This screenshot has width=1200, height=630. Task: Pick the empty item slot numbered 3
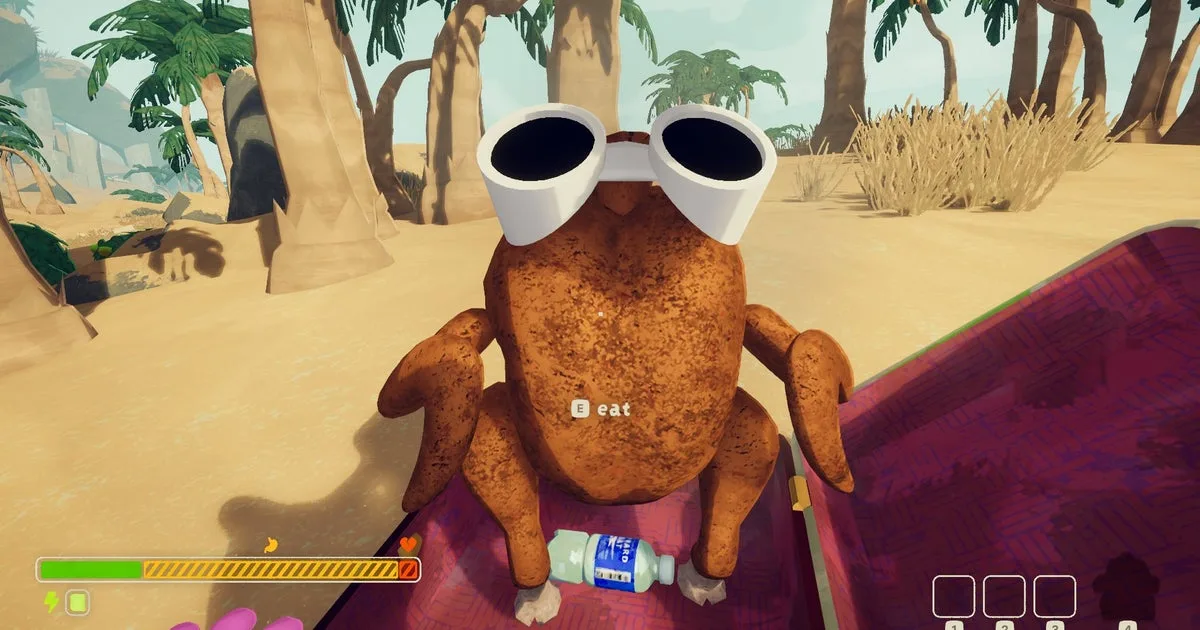point(1054,596)
